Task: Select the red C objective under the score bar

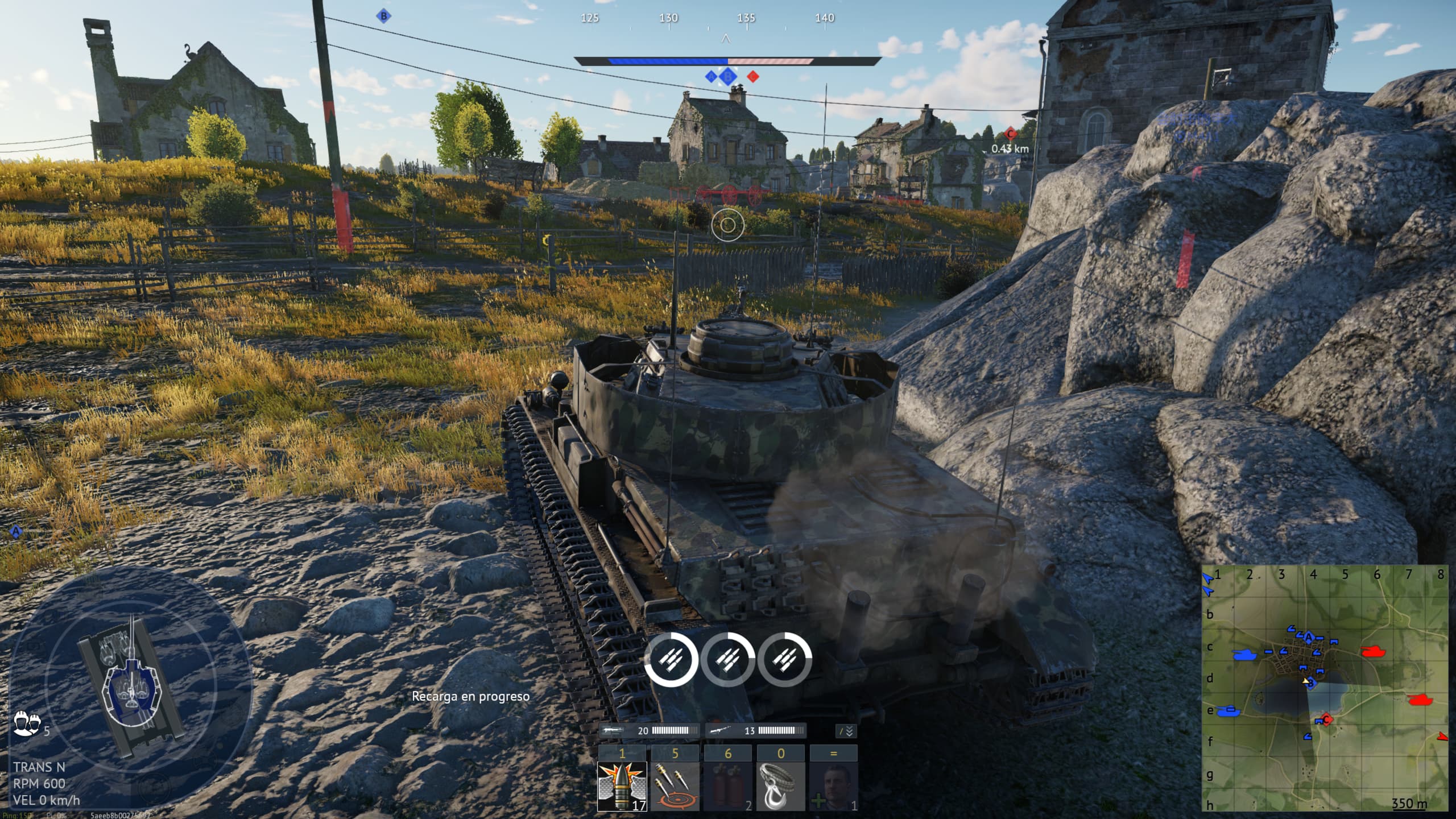Action: coord(752,76)
